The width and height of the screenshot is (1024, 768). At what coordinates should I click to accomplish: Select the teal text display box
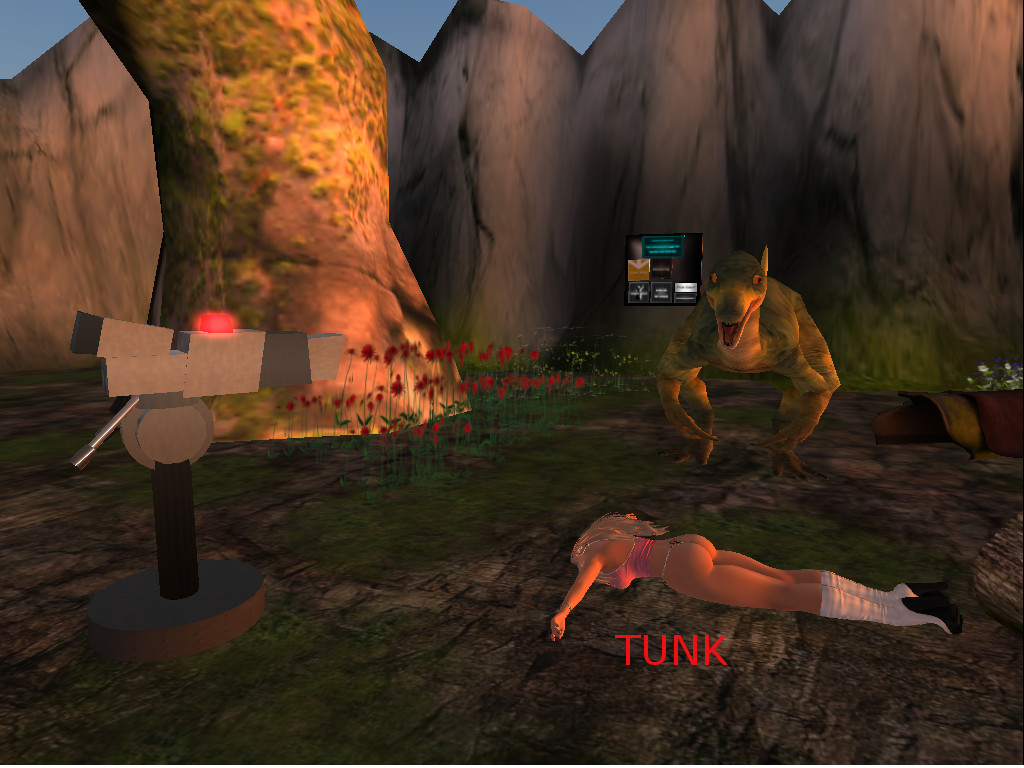point(662,244)
